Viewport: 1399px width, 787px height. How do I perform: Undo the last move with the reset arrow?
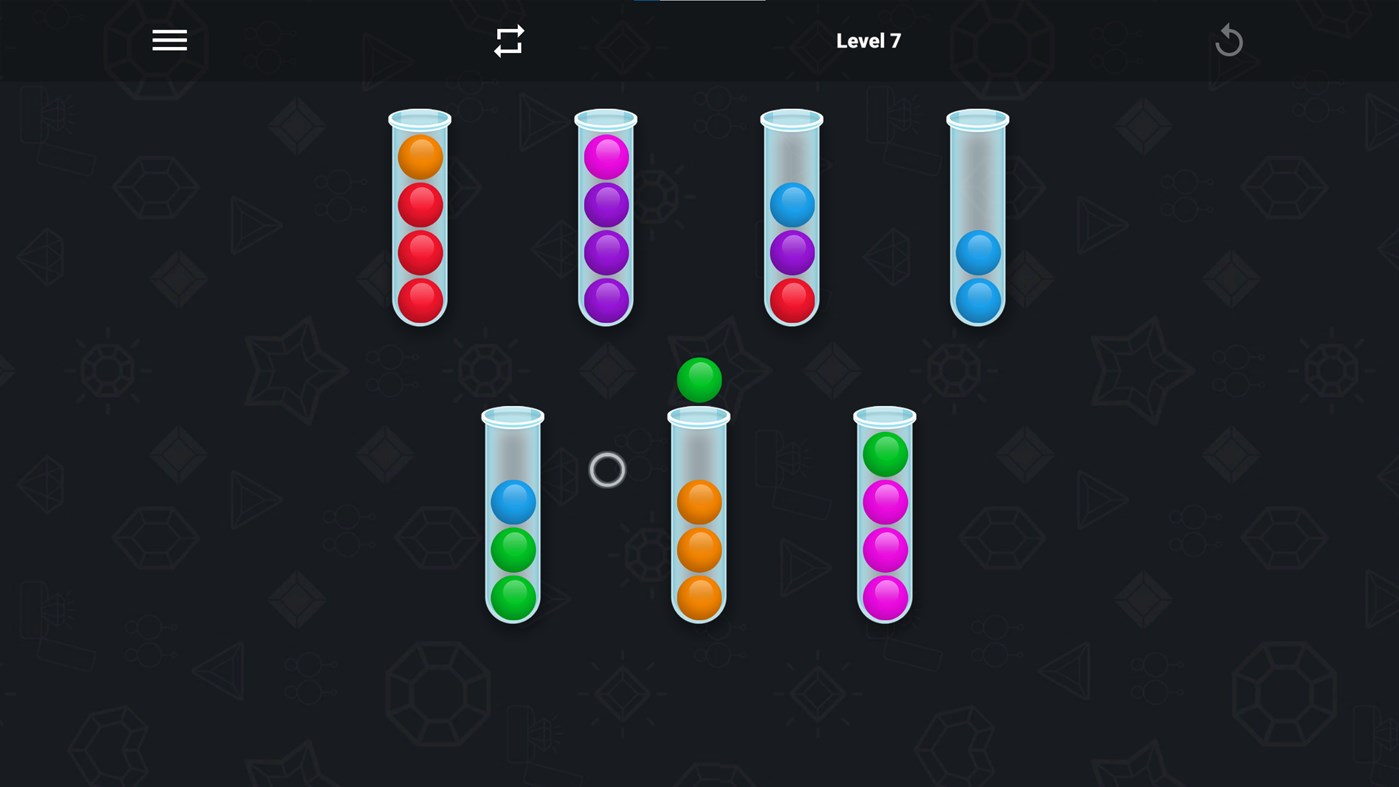coord(1228,39)
